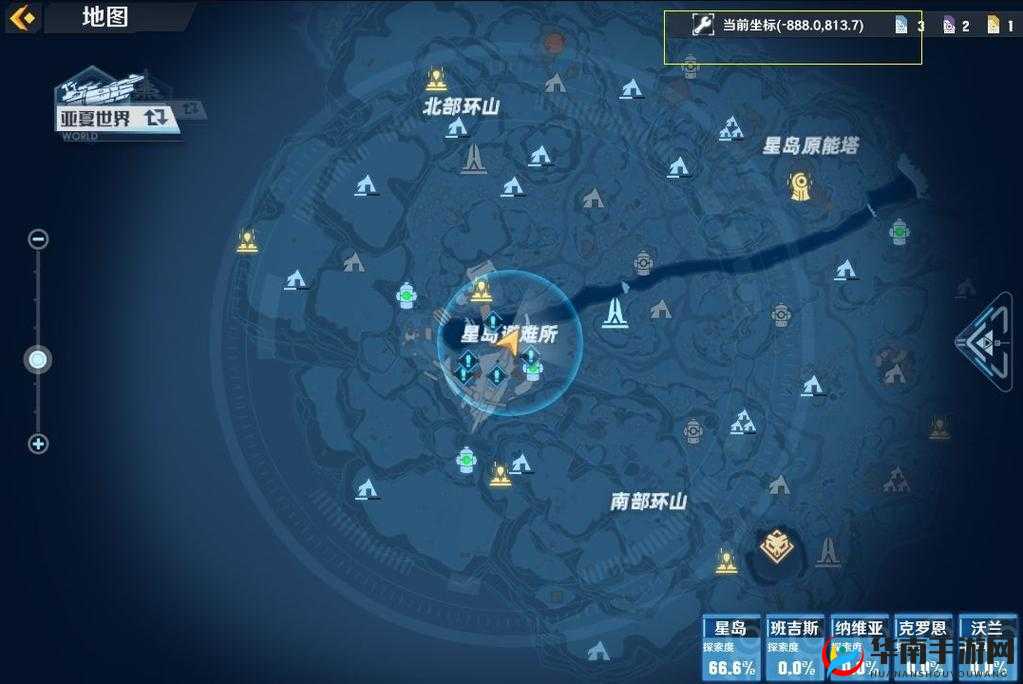Click the map zoom slider handle

(x=38, y=360)
